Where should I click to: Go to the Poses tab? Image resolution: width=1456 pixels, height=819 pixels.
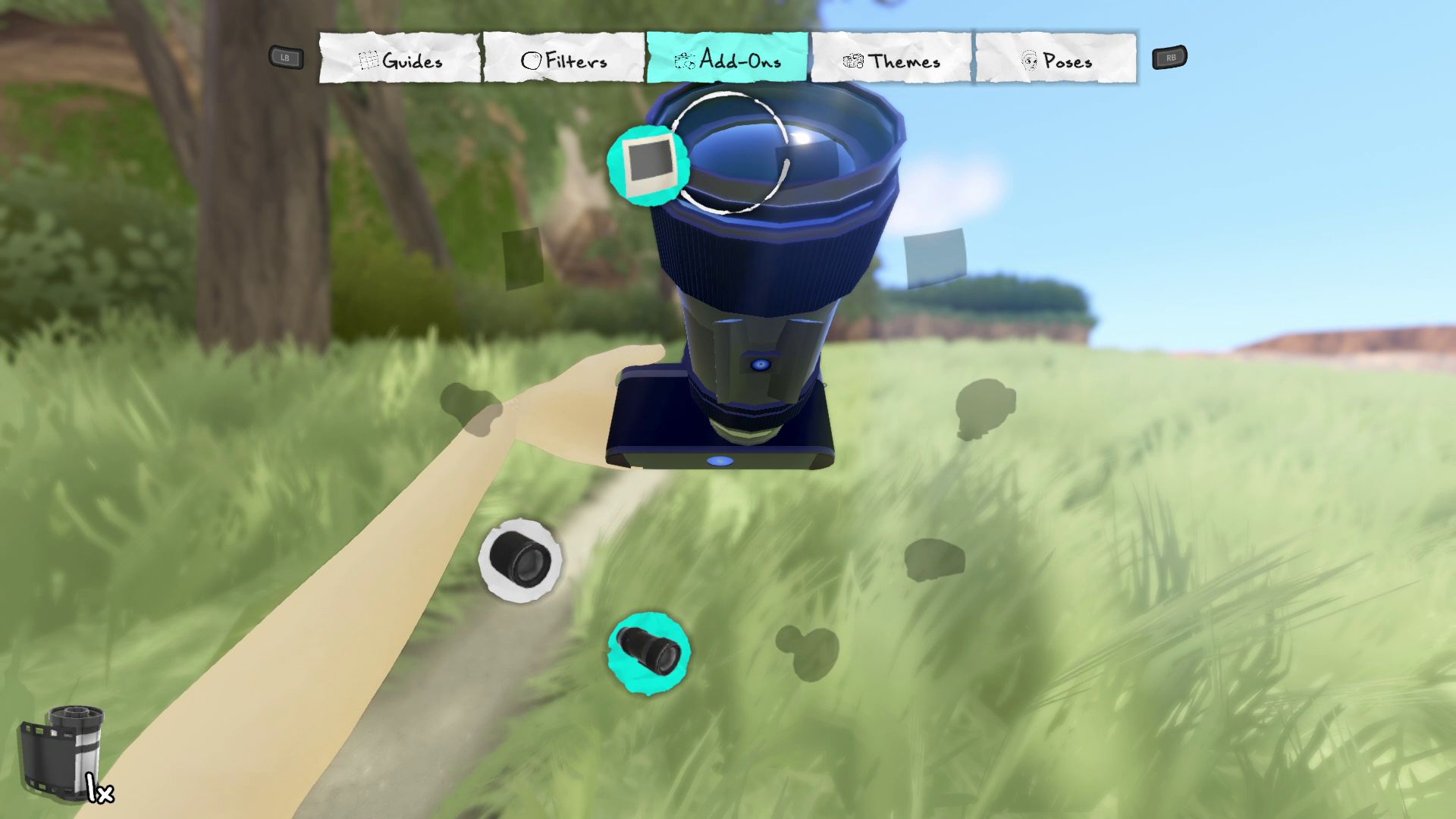(1056, 59)
